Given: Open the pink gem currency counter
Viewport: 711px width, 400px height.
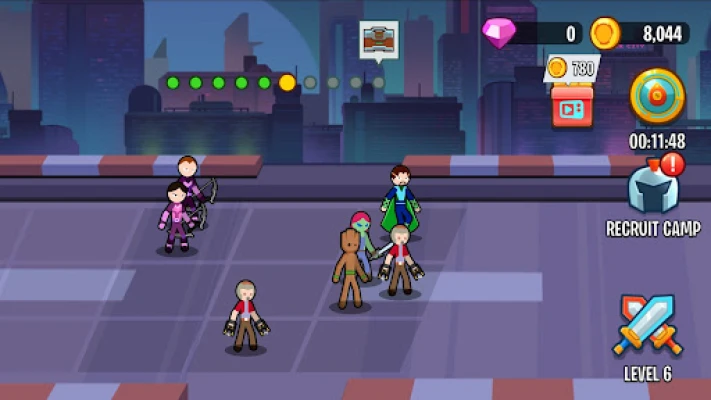Looking at the screenshot, I should point(532,33).
